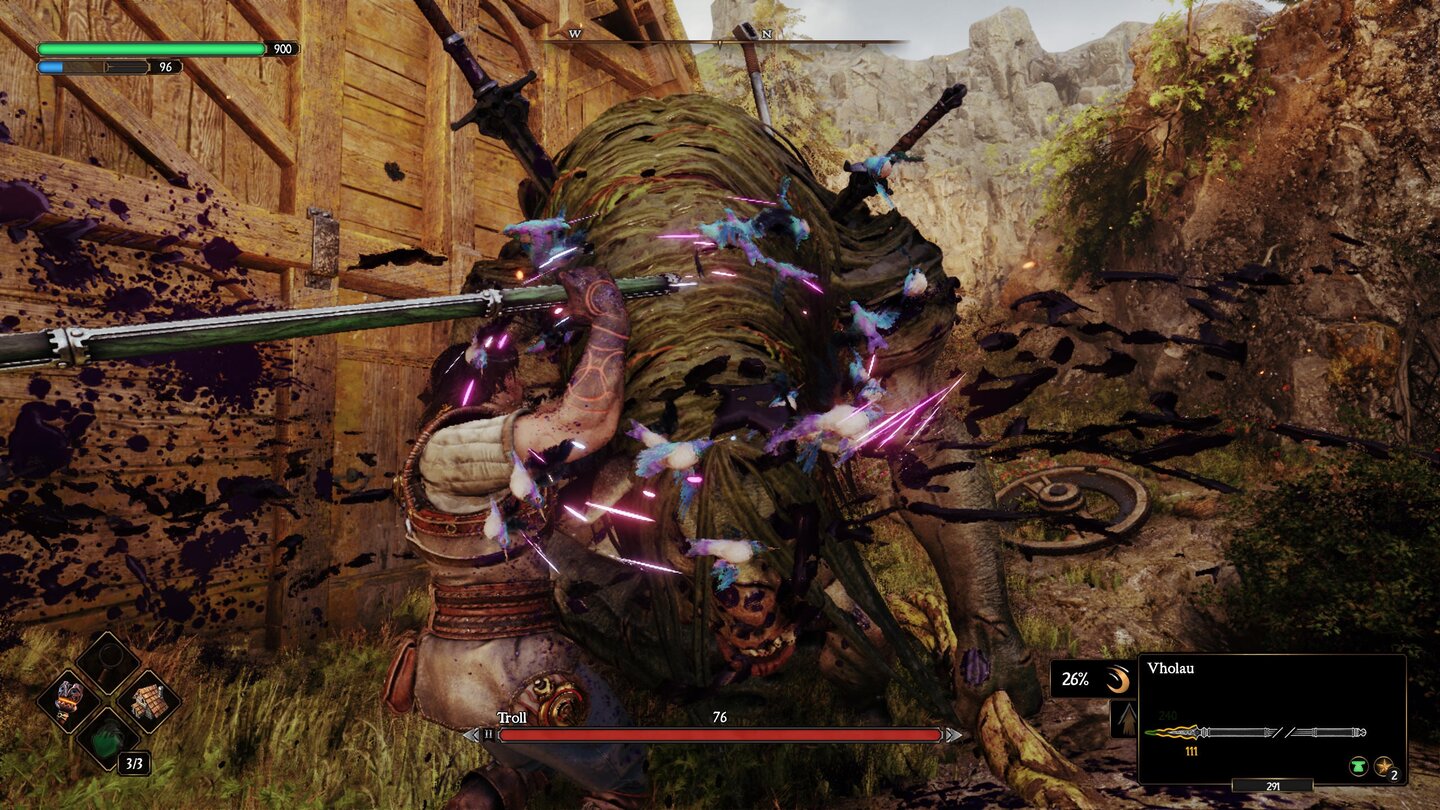This screenshot has height=810, width=1440.
Task: Click the left chevron beside the Troll health bar
Action: 469,736
